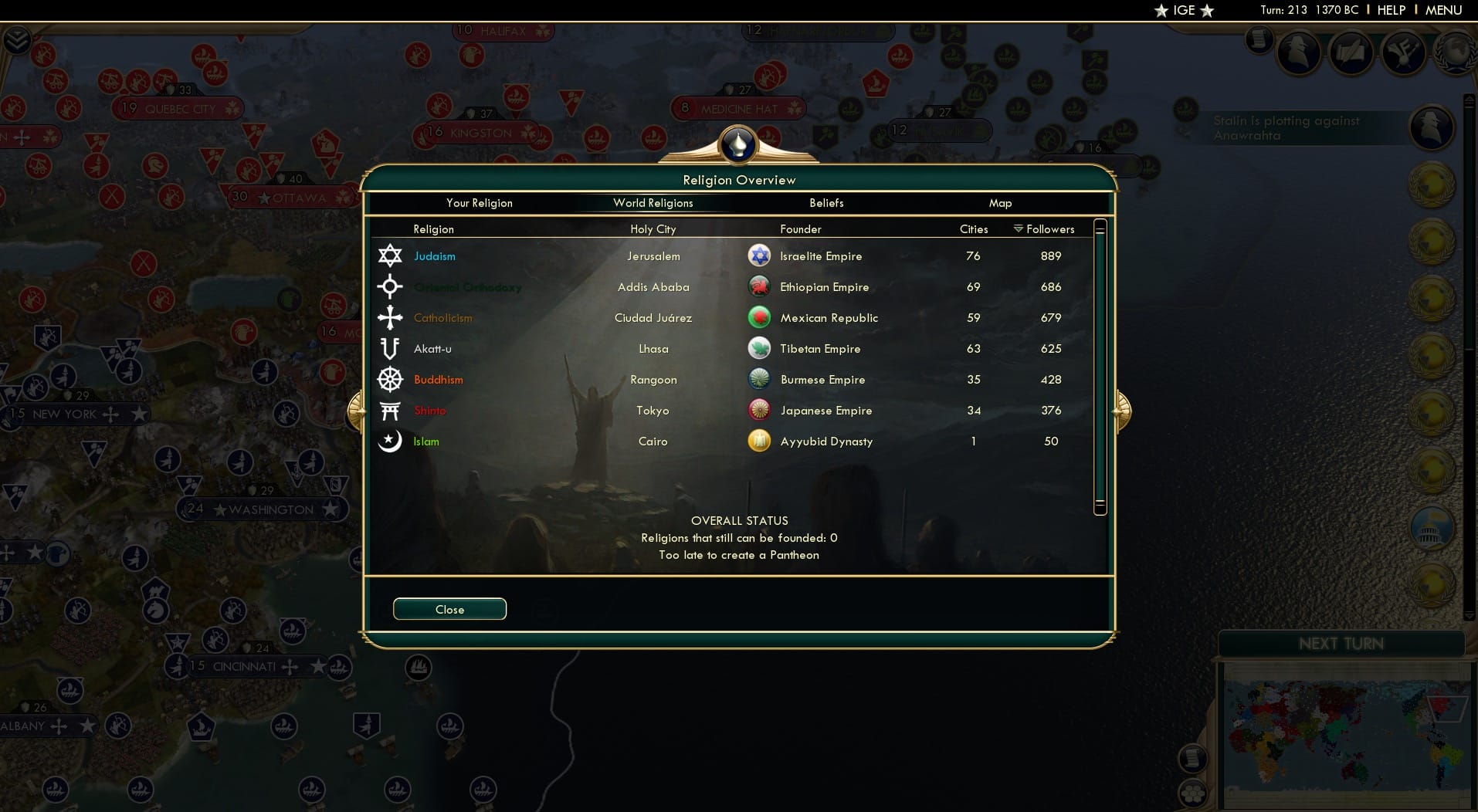1478x812 pixels.
Task: Click the advisor icon beside Stalin's plotting notification
Action: pyautogui.click(x=1434, y=128)
